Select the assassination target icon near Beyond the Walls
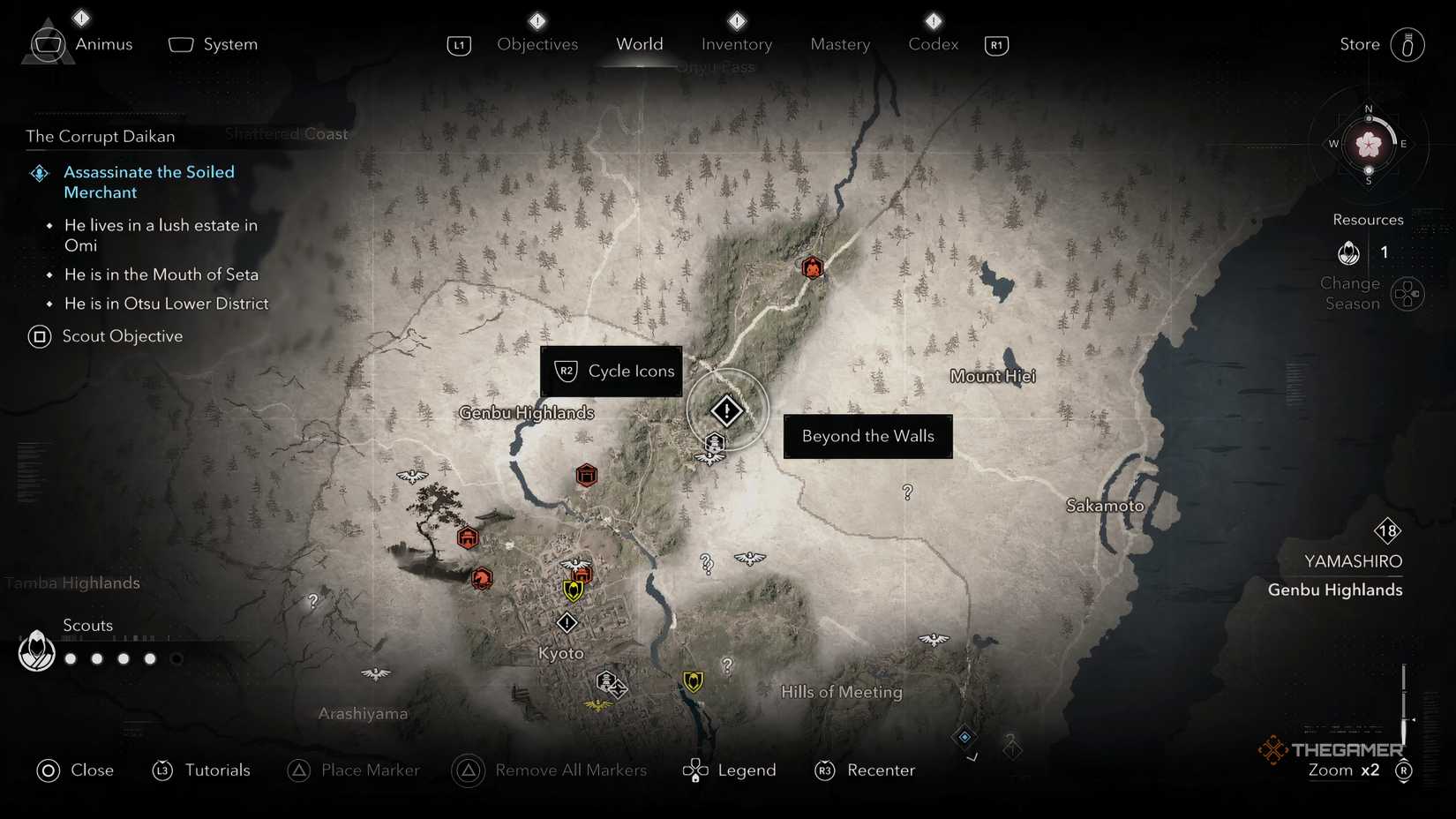This screenshot has height=819, width=1456. pyautogui.click(x=725, y=409)
